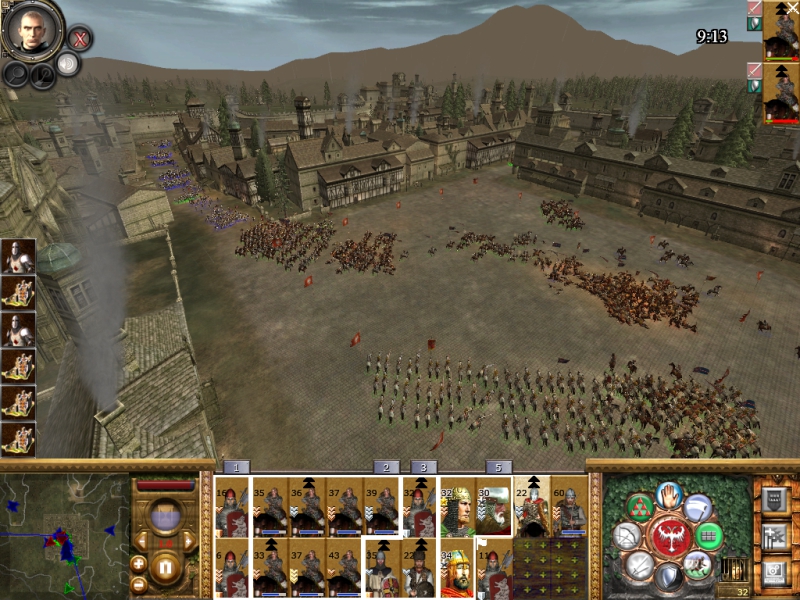Viewport: 800px width, 600px height.
Task: Toggle the advisor speaker sound button
Action: 67,64
